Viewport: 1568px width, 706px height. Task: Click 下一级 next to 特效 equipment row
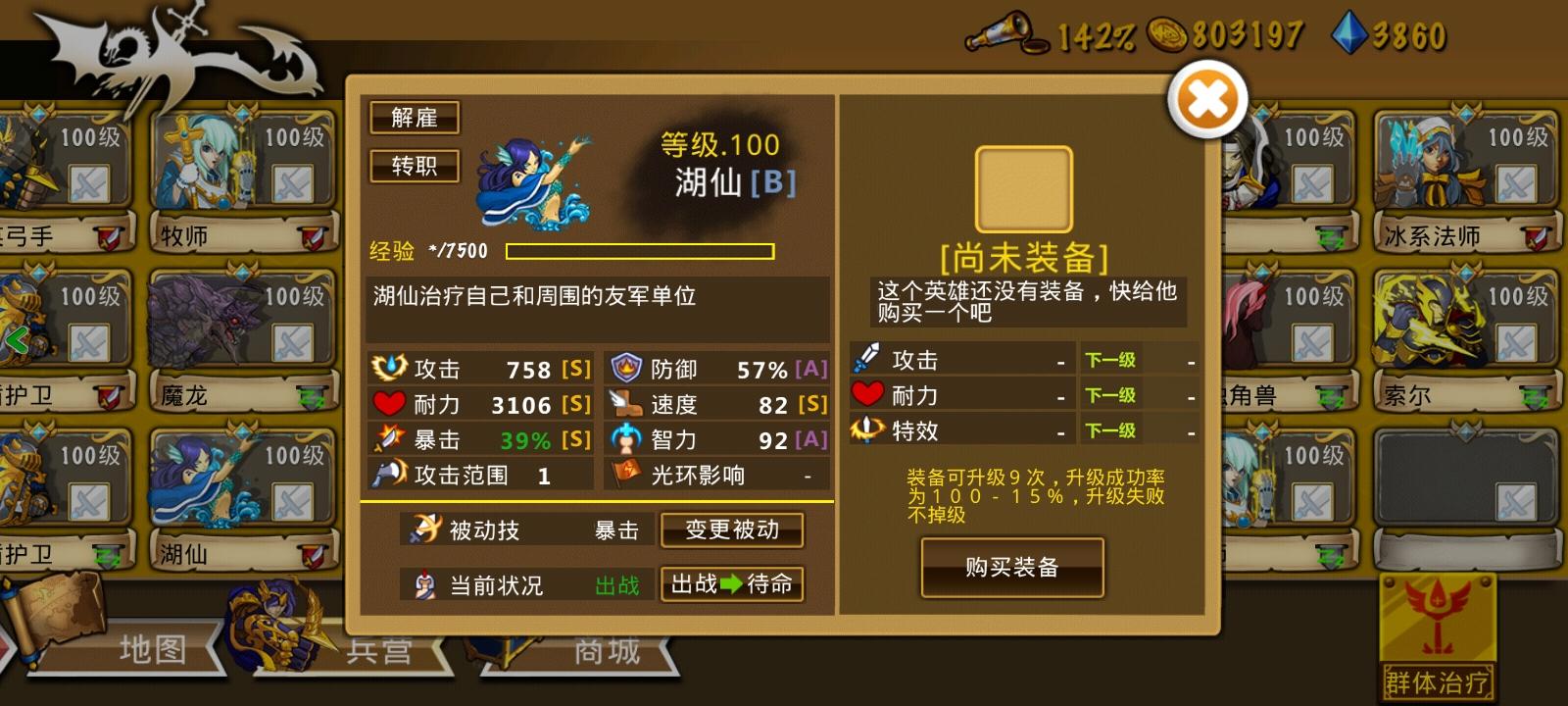pyautogui.click(x=1111, y=429)
